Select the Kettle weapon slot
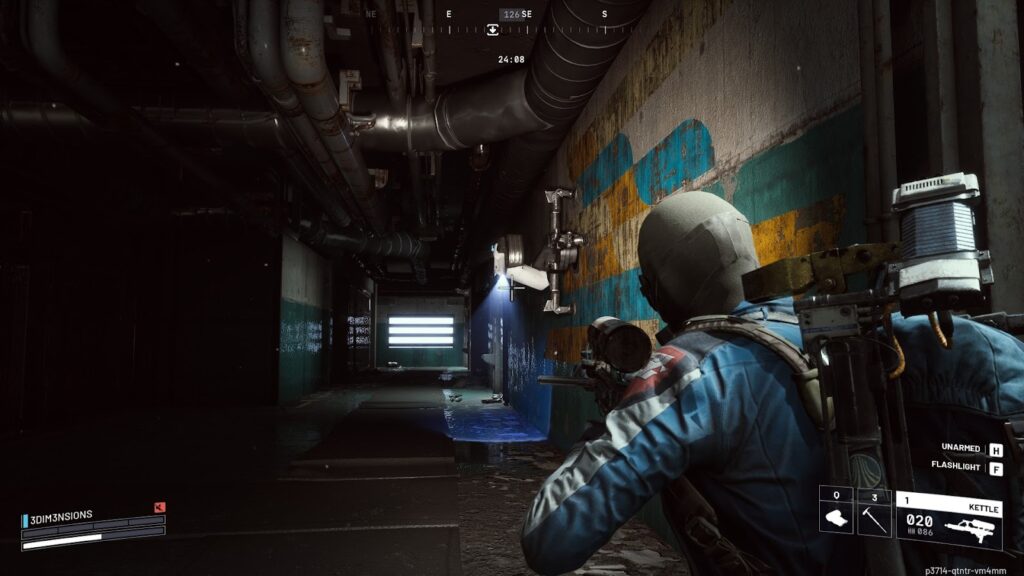1024x576 pixels. click(x=948, y=520)
